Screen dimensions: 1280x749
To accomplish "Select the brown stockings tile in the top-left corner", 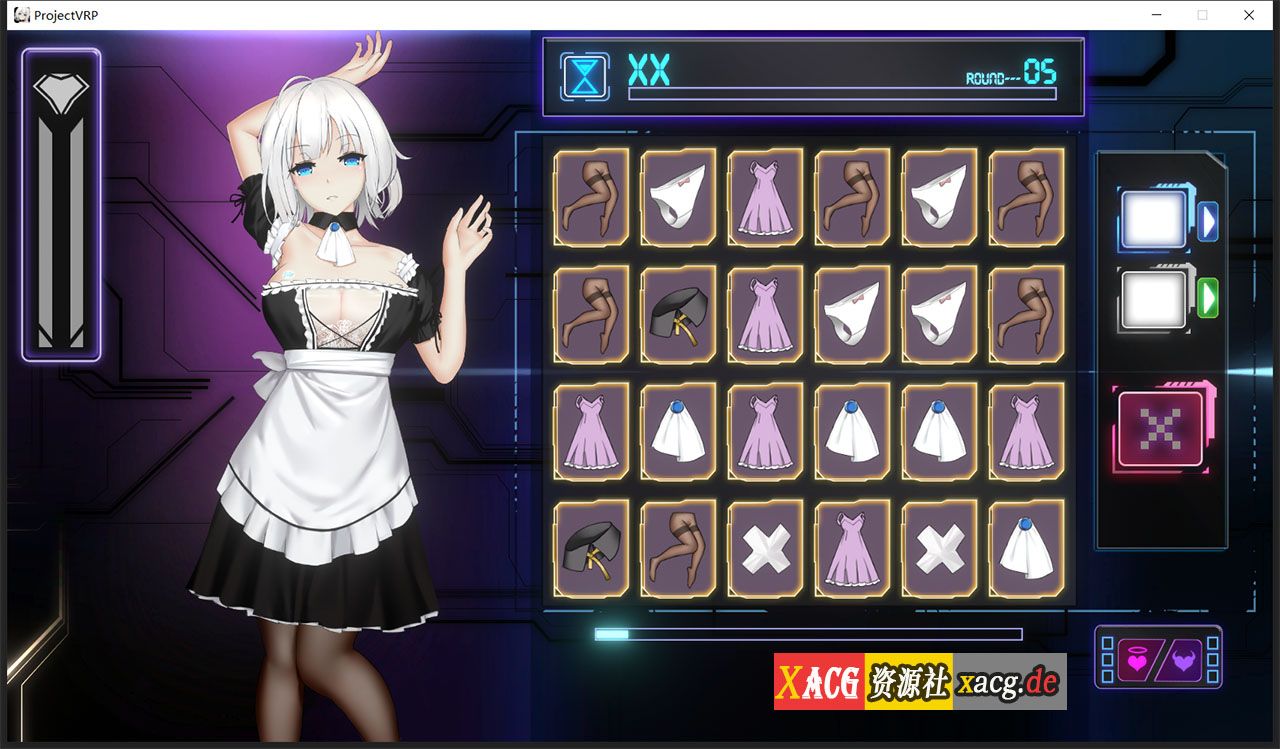I will 590,197.
